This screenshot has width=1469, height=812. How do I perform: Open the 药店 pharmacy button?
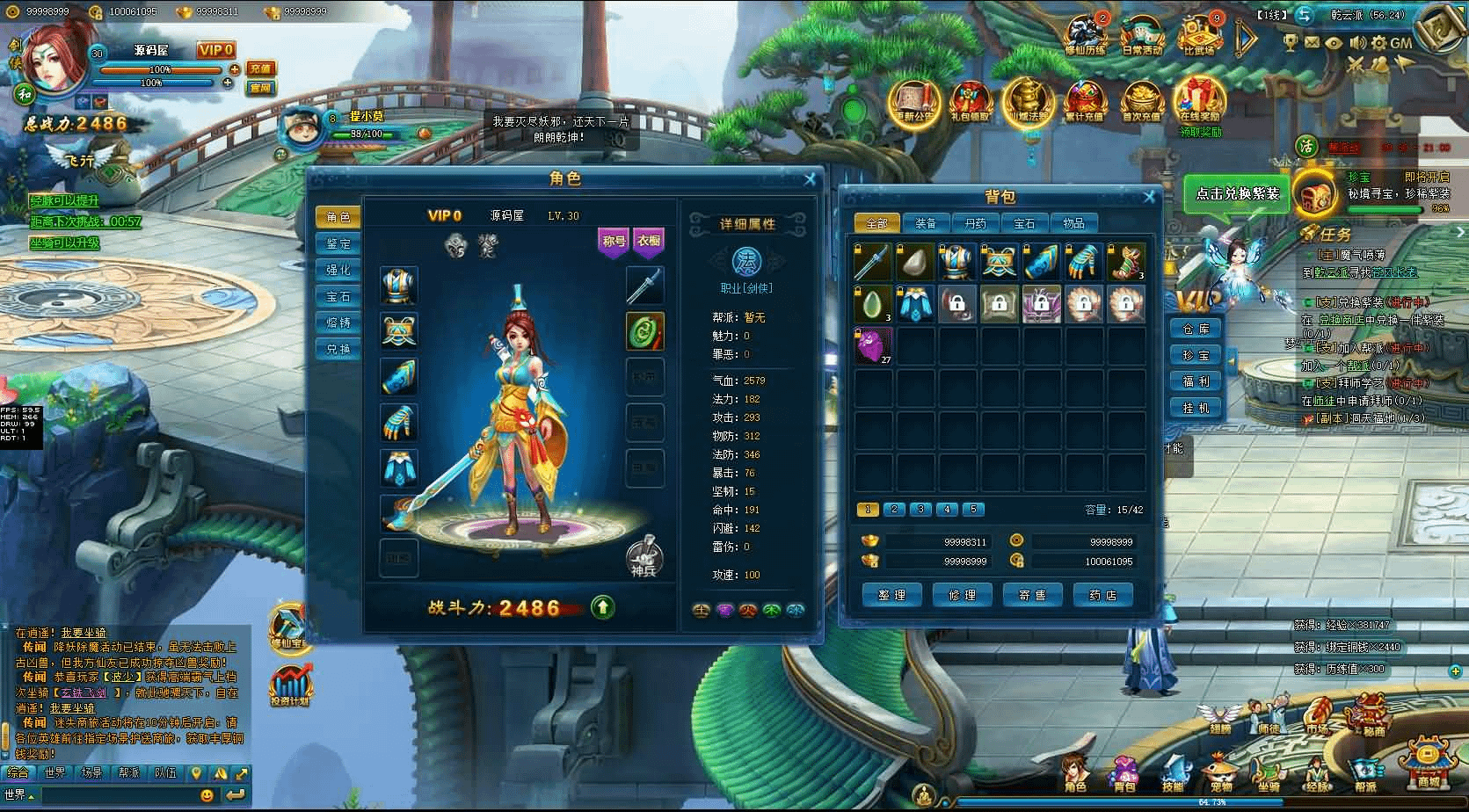pos(1102,595)
